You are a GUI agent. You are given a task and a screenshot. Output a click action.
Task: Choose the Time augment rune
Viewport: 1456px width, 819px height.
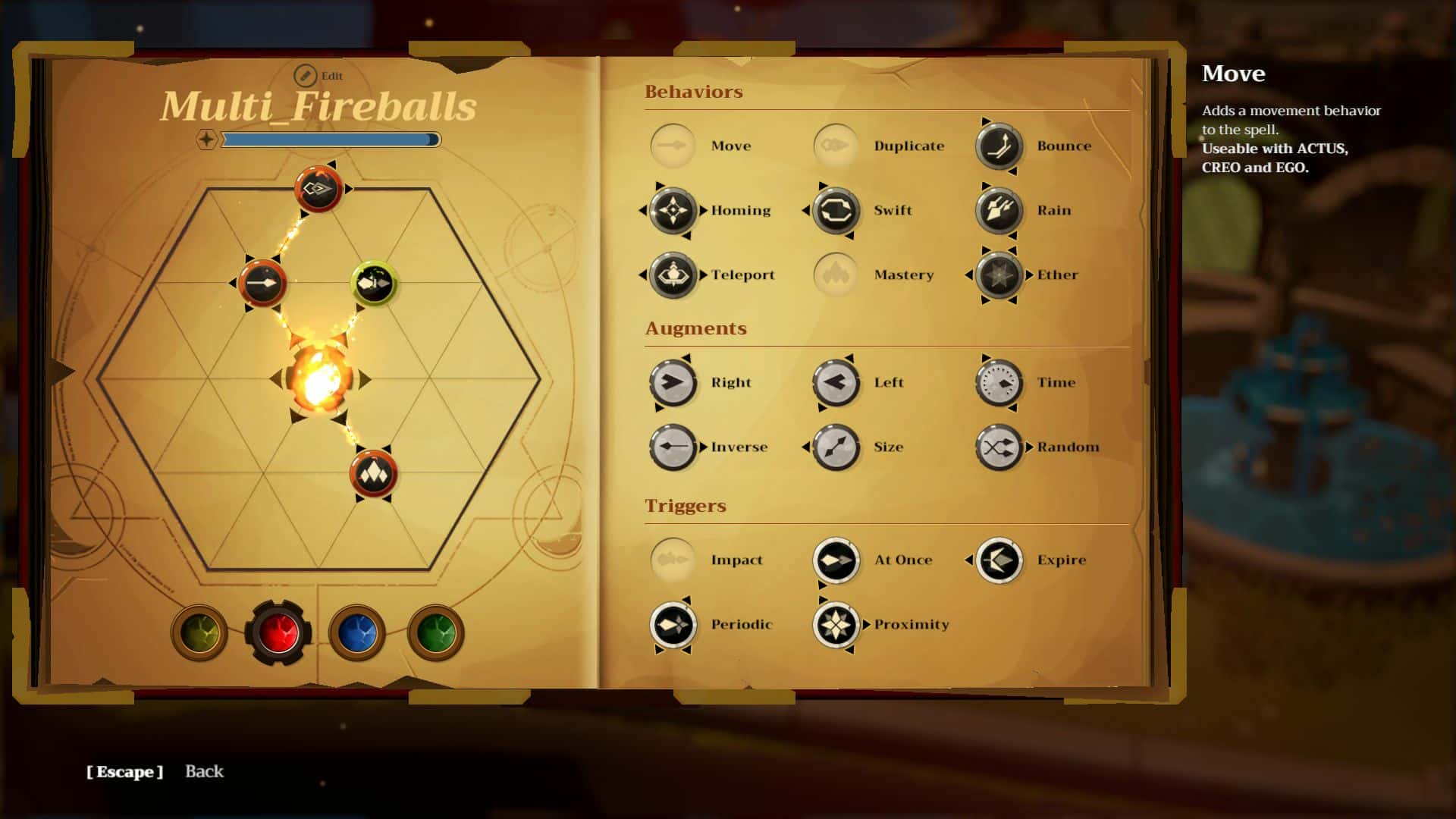999,383
